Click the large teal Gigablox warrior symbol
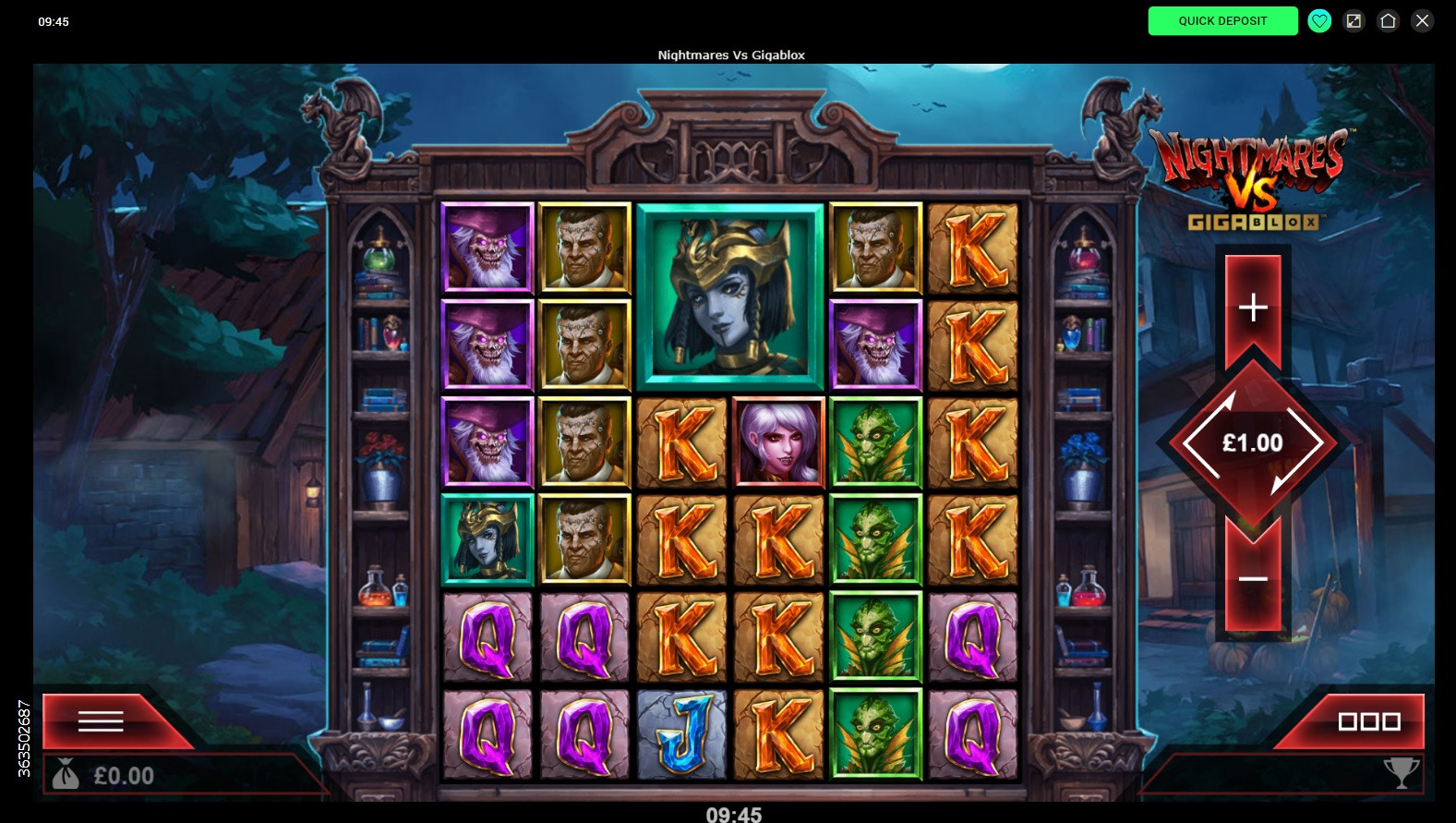The width and height of the screenshot is (1456, 823). click(729, 297)
